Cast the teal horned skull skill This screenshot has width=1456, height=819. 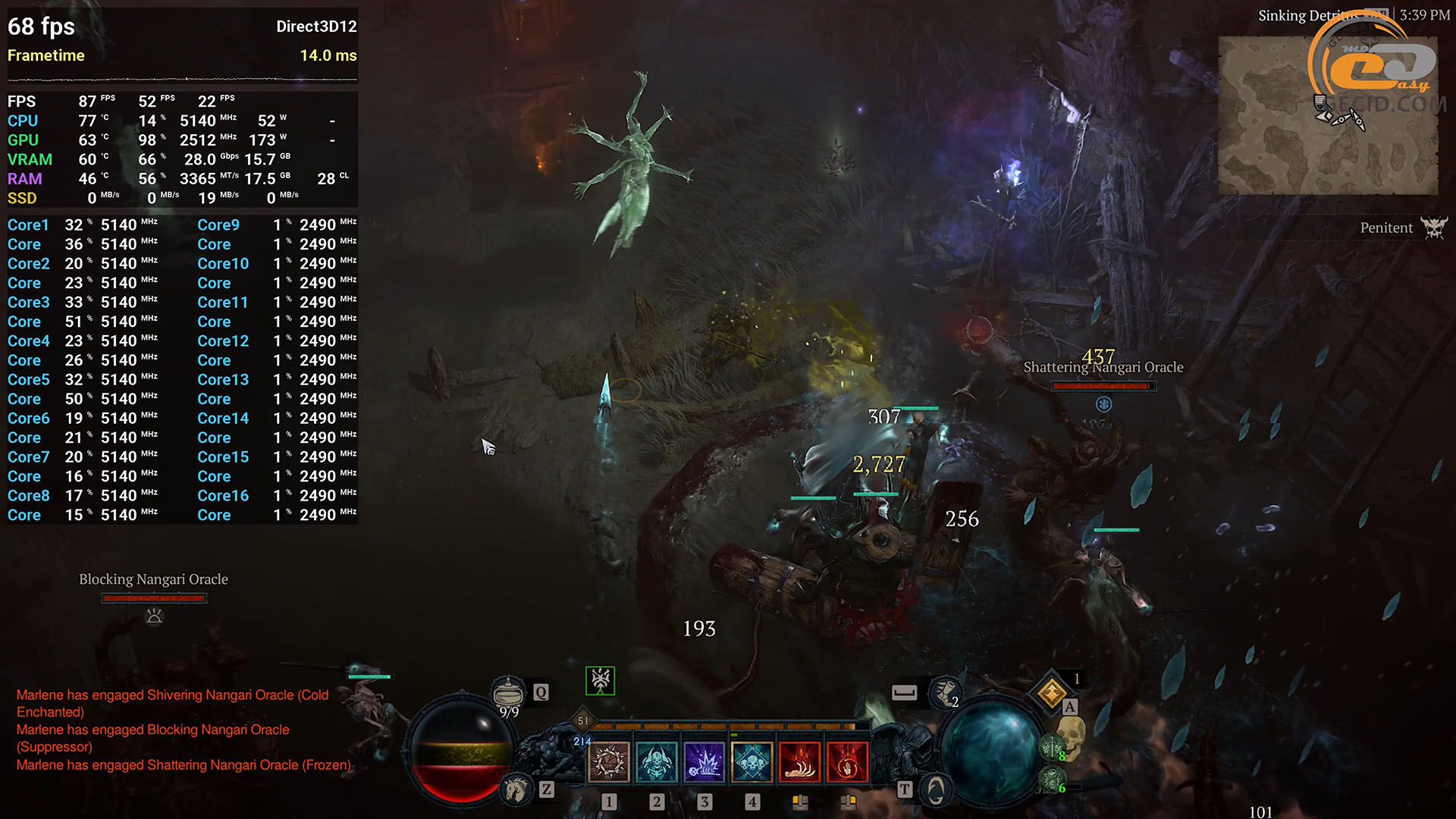click(x=656, y=761)
